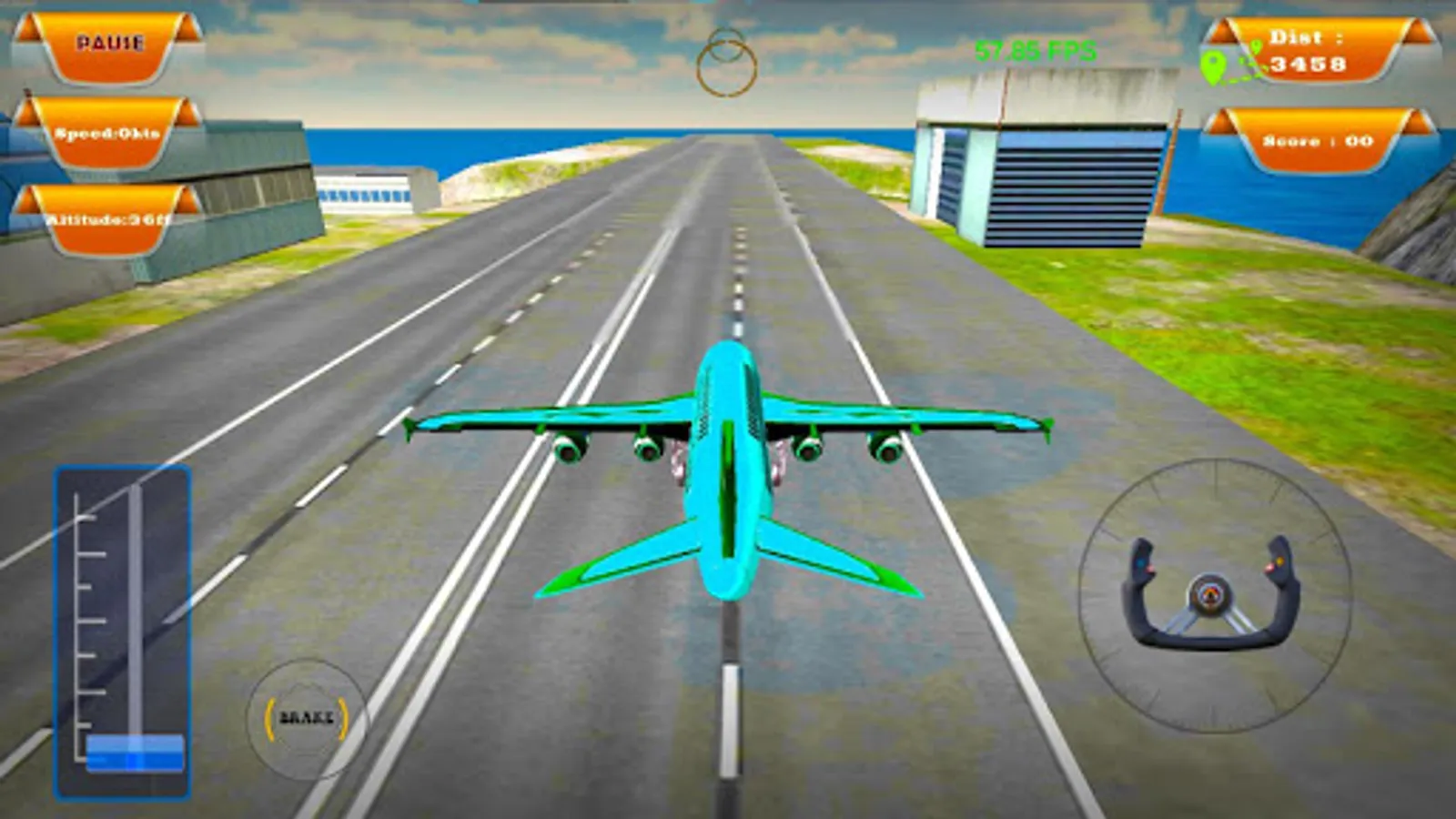Click the center hub of the control yoke
Screen dimensions: 1456x819
tap(1211, 592)
